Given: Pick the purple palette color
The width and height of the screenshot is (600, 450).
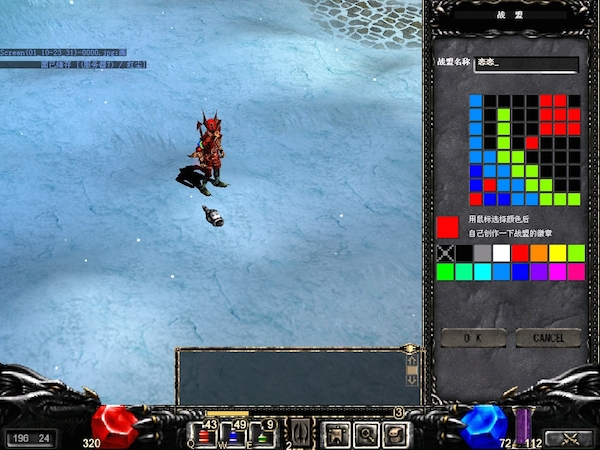Looking at the screenshot, I should coord(538,271).
